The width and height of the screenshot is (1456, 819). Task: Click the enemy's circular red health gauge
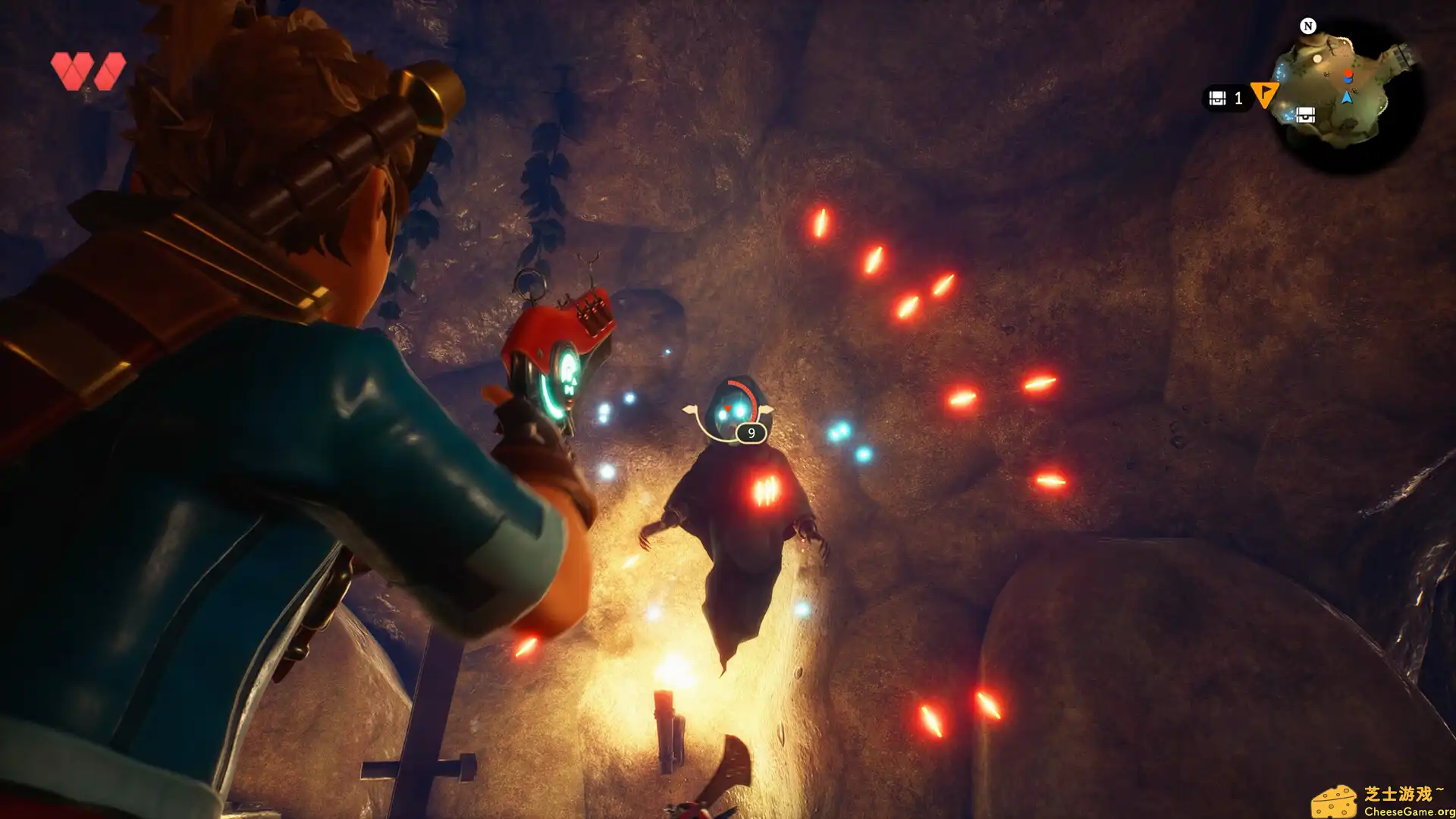point(743,388)
